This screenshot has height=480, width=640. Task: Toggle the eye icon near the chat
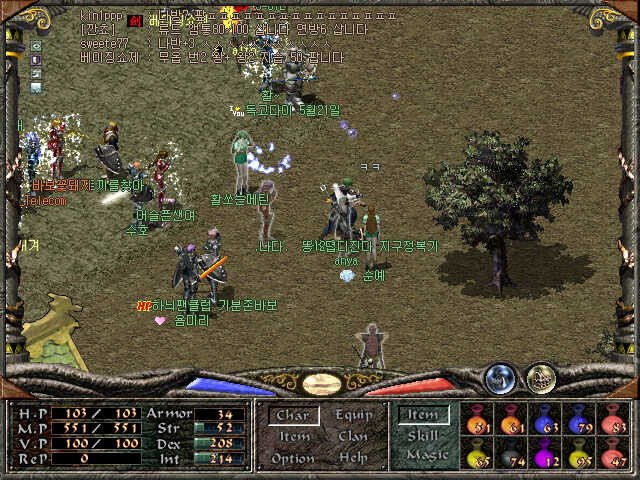[37, 46]
